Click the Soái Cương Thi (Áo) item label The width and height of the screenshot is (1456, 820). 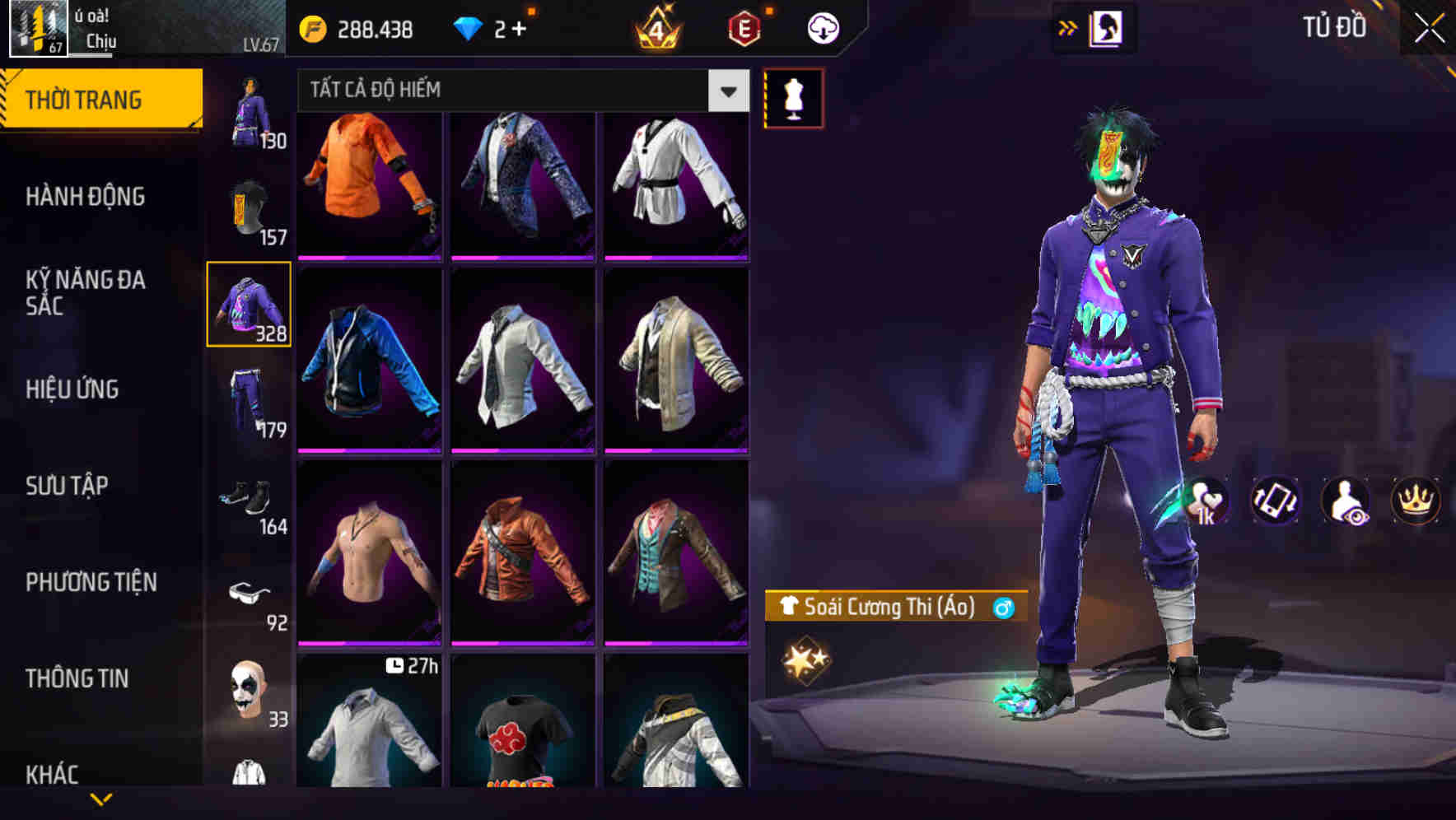[x=889, y=609]
